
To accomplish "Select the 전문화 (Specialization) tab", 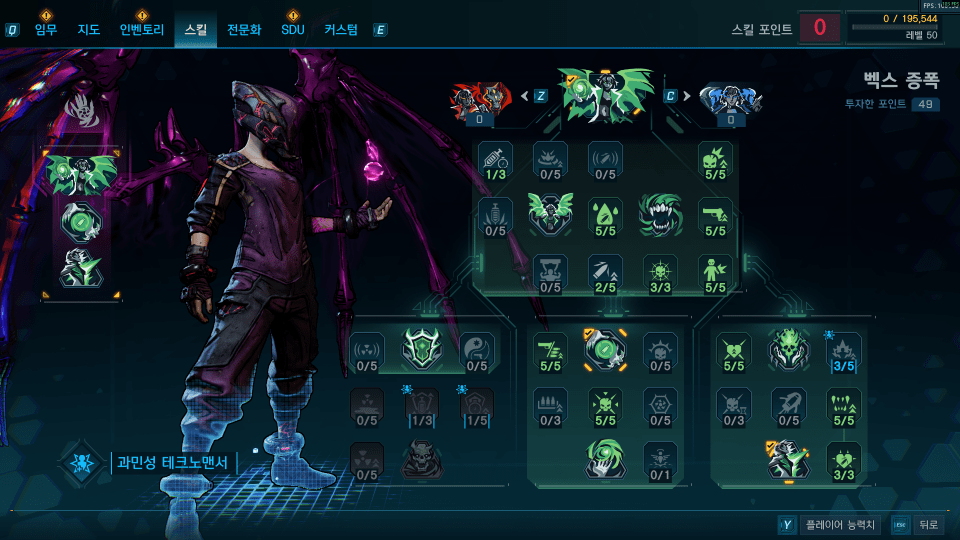I will pos(244,30).
